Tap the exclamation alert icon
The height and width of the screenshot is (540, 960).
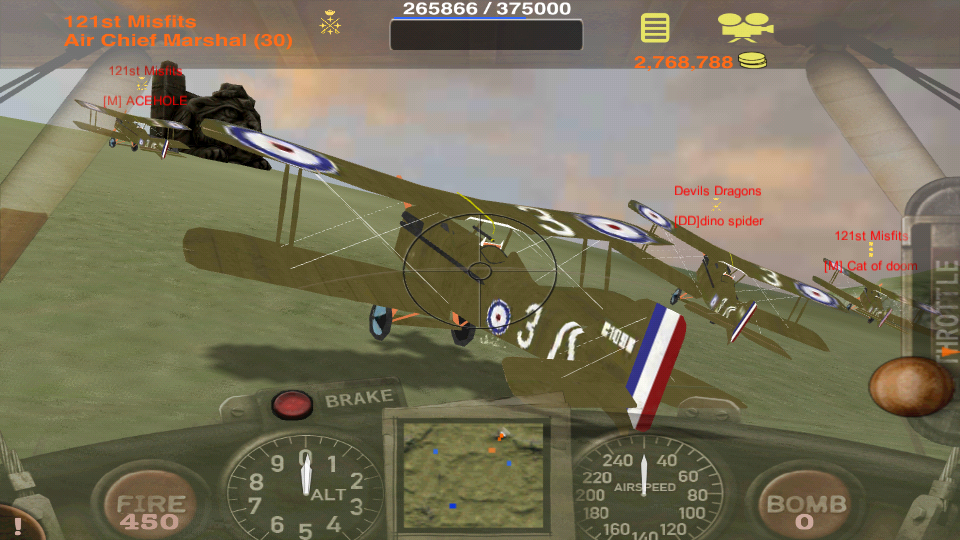point(17,525)
